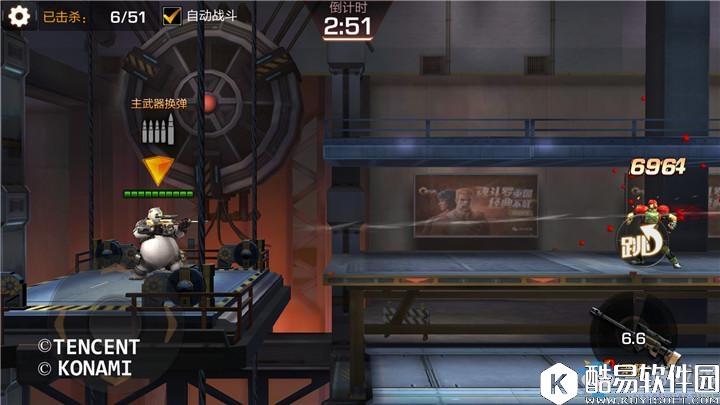Select the sniper rifle weapon icon
This screenshot has width=720, height=405.
tap(632, 335)
